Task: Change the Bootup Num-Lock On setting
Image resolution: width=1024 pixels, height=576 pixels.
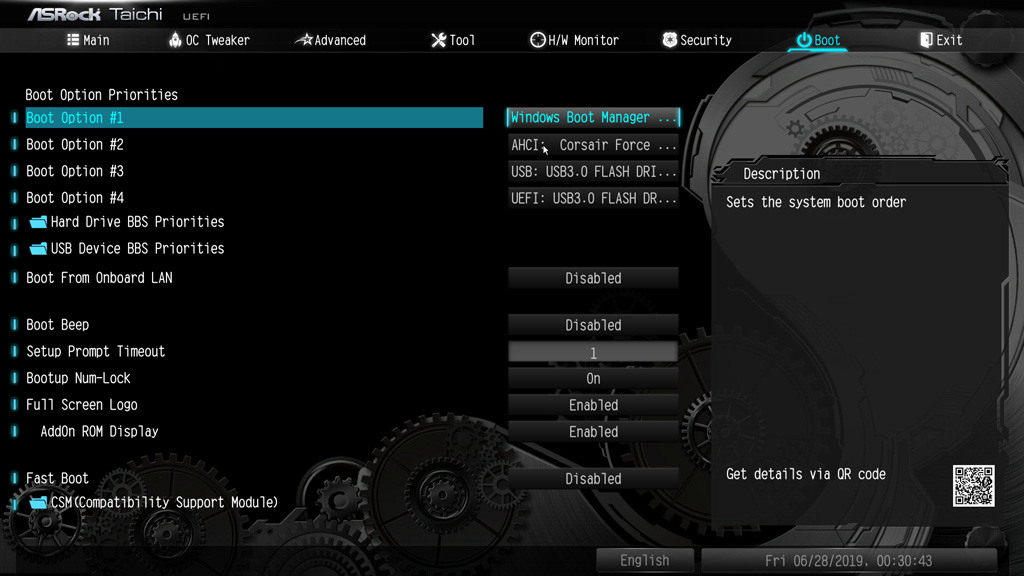Action: coord(593,378)
